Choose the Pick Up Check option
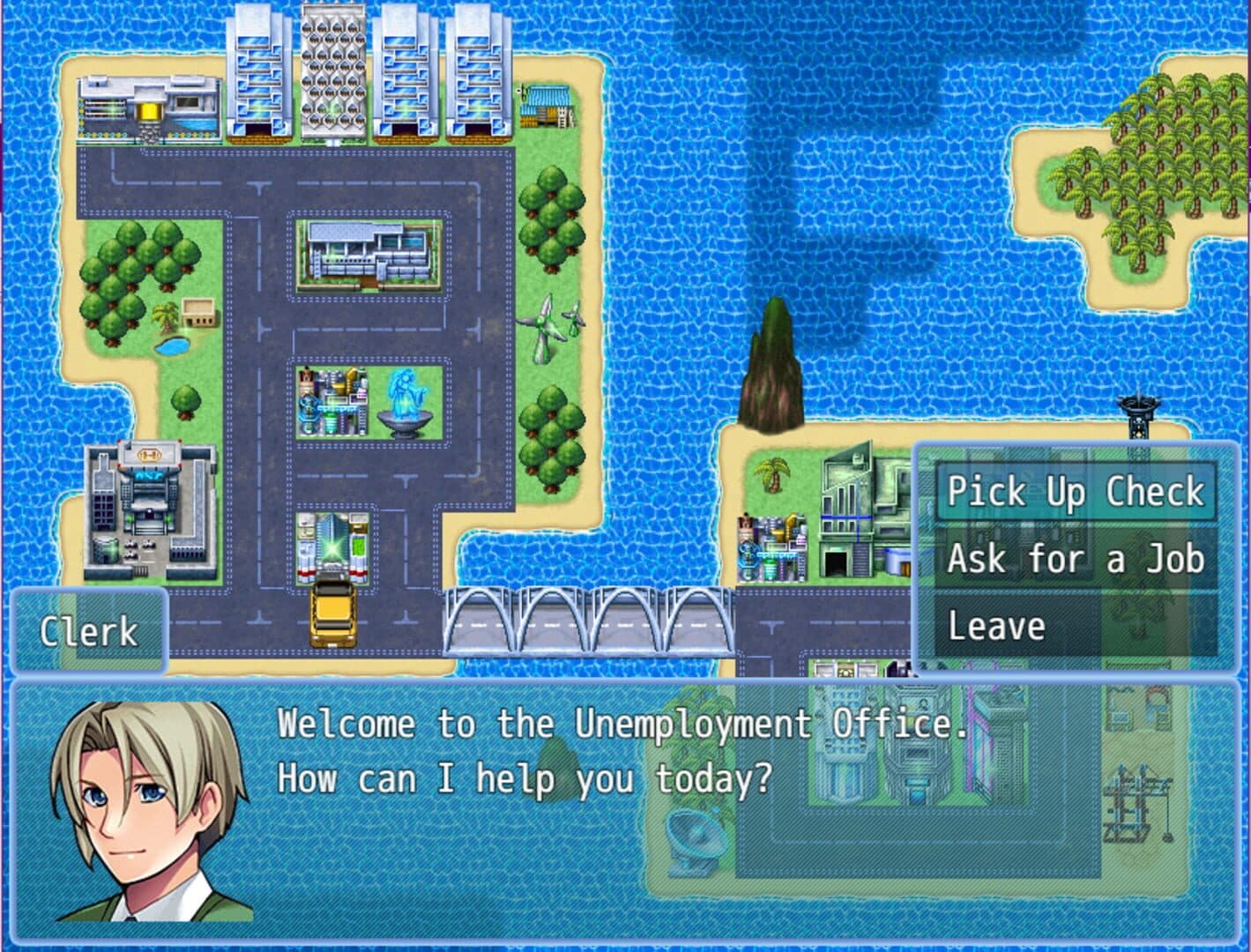 point(1075,492)
